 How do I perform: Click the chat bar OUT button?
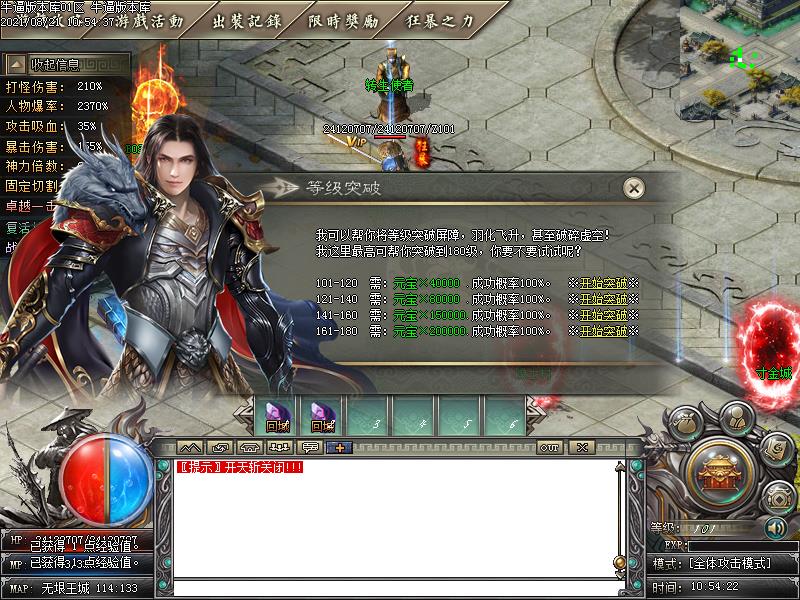pos(549,447)
